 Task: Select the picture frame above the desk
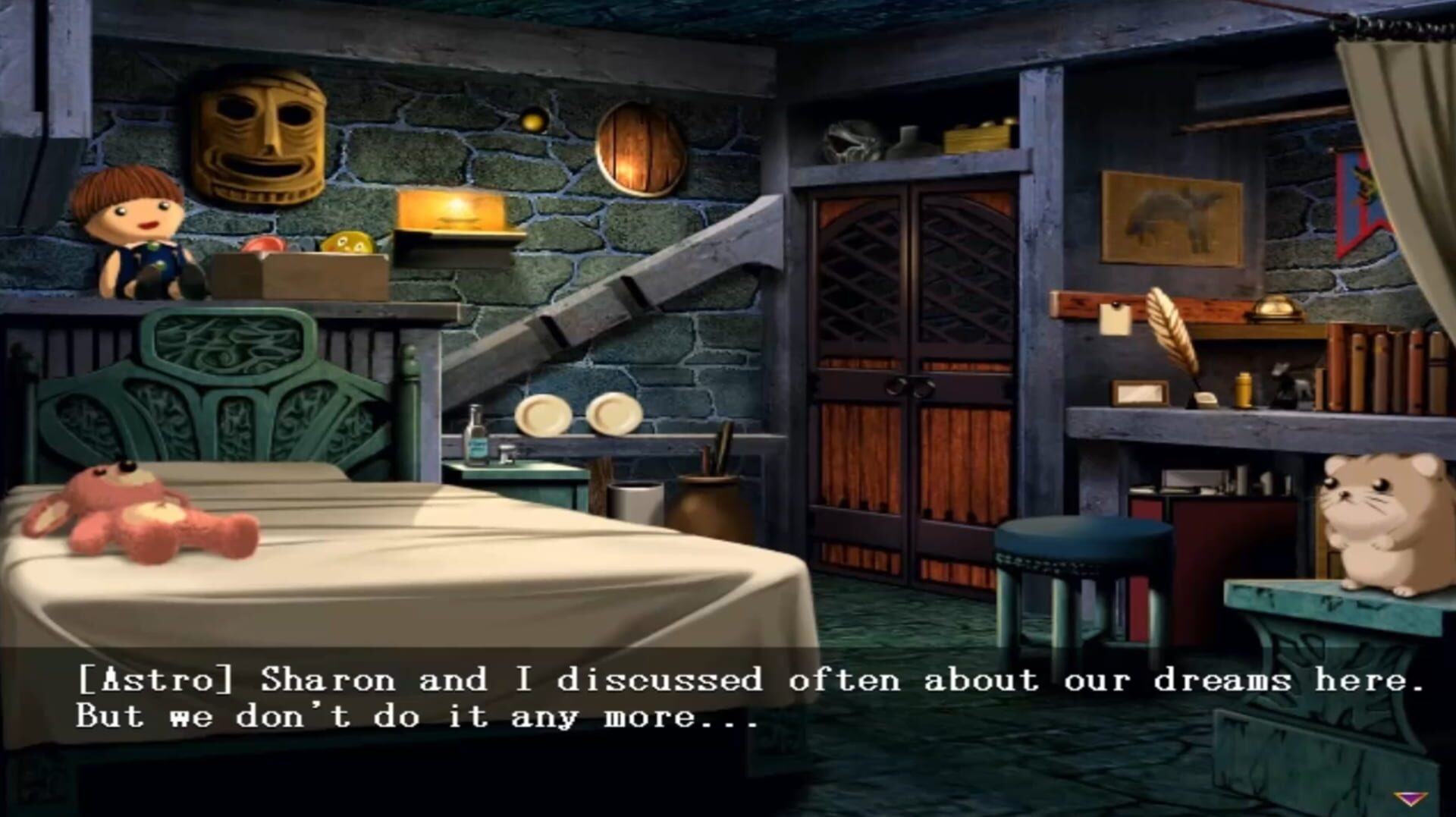pyautogui.click(x=1172, y=216)
